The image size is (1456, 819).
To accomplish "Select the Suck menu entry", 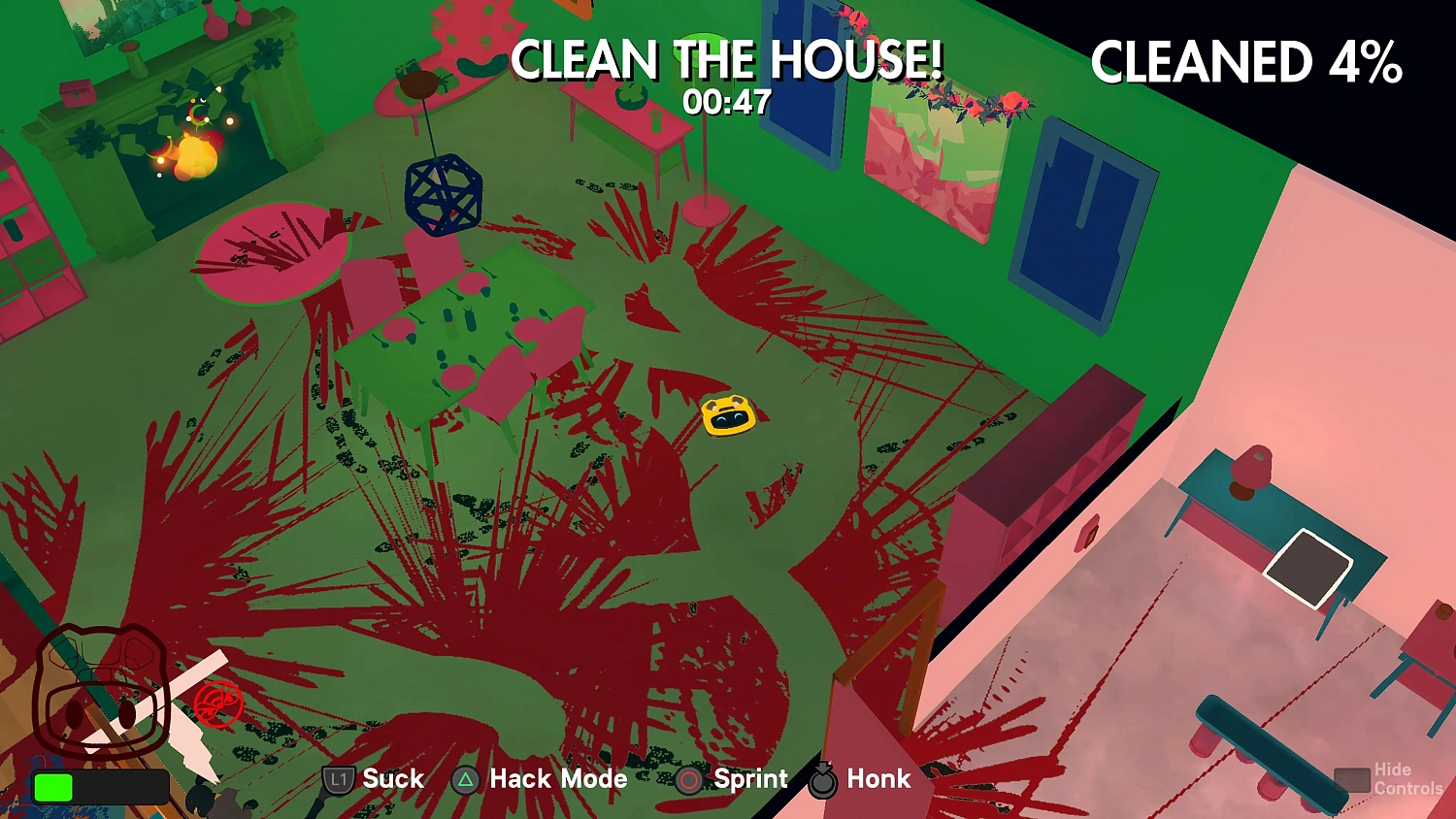I will click(392, 779).
